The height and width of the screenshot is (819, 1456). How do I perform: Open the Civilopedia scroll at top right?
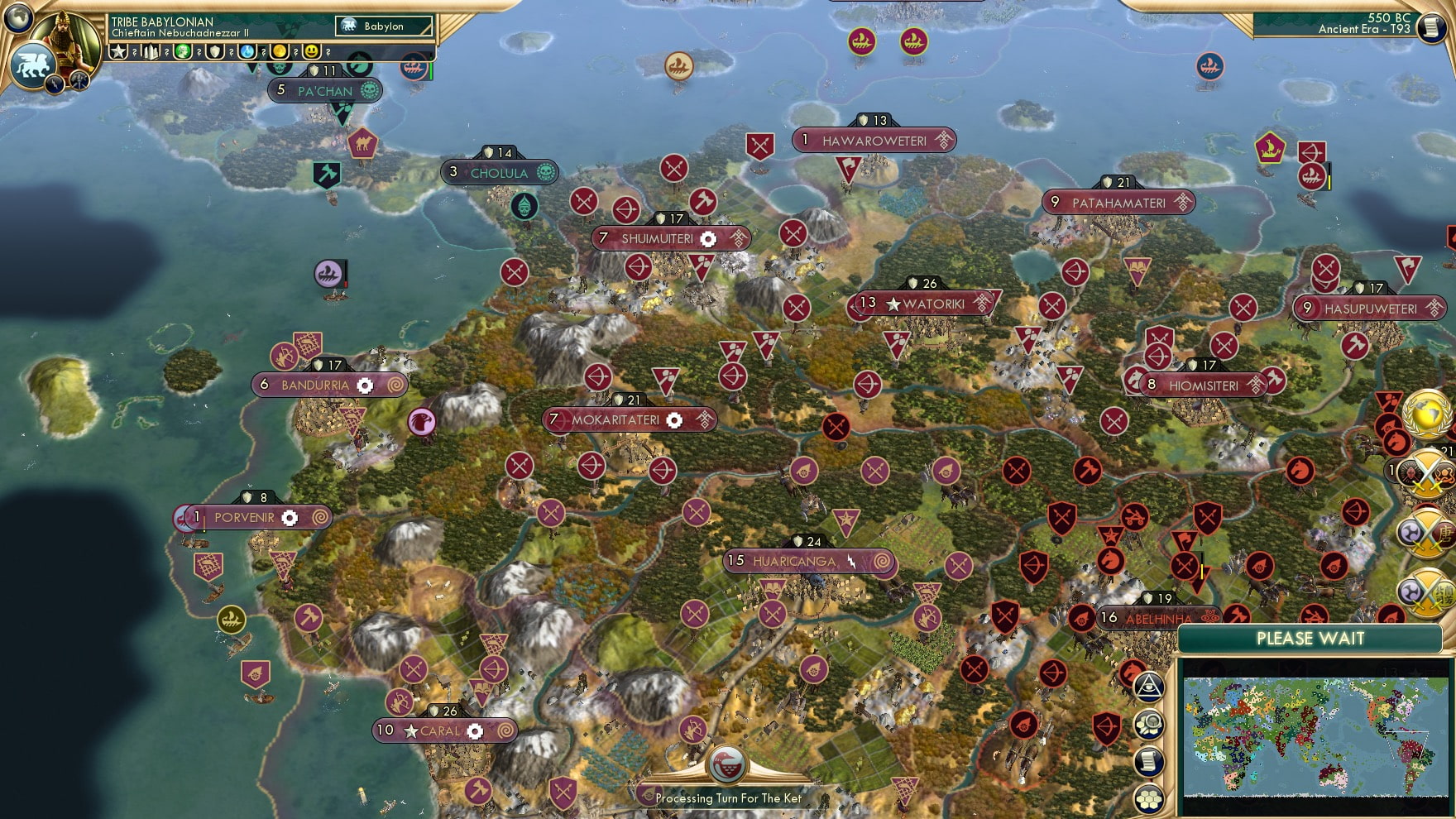pos(1430,27)
